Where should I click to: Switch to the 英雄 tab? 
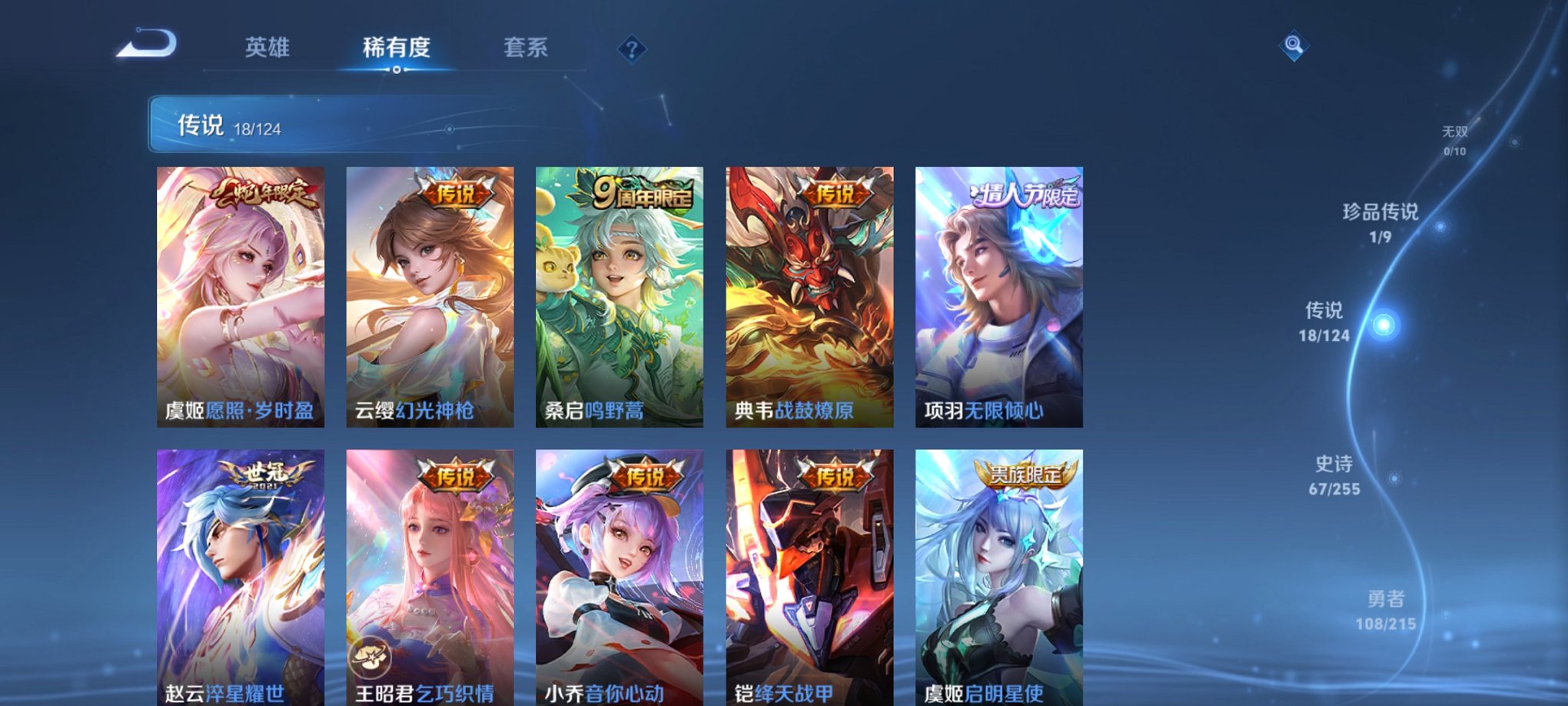point(267,48)
